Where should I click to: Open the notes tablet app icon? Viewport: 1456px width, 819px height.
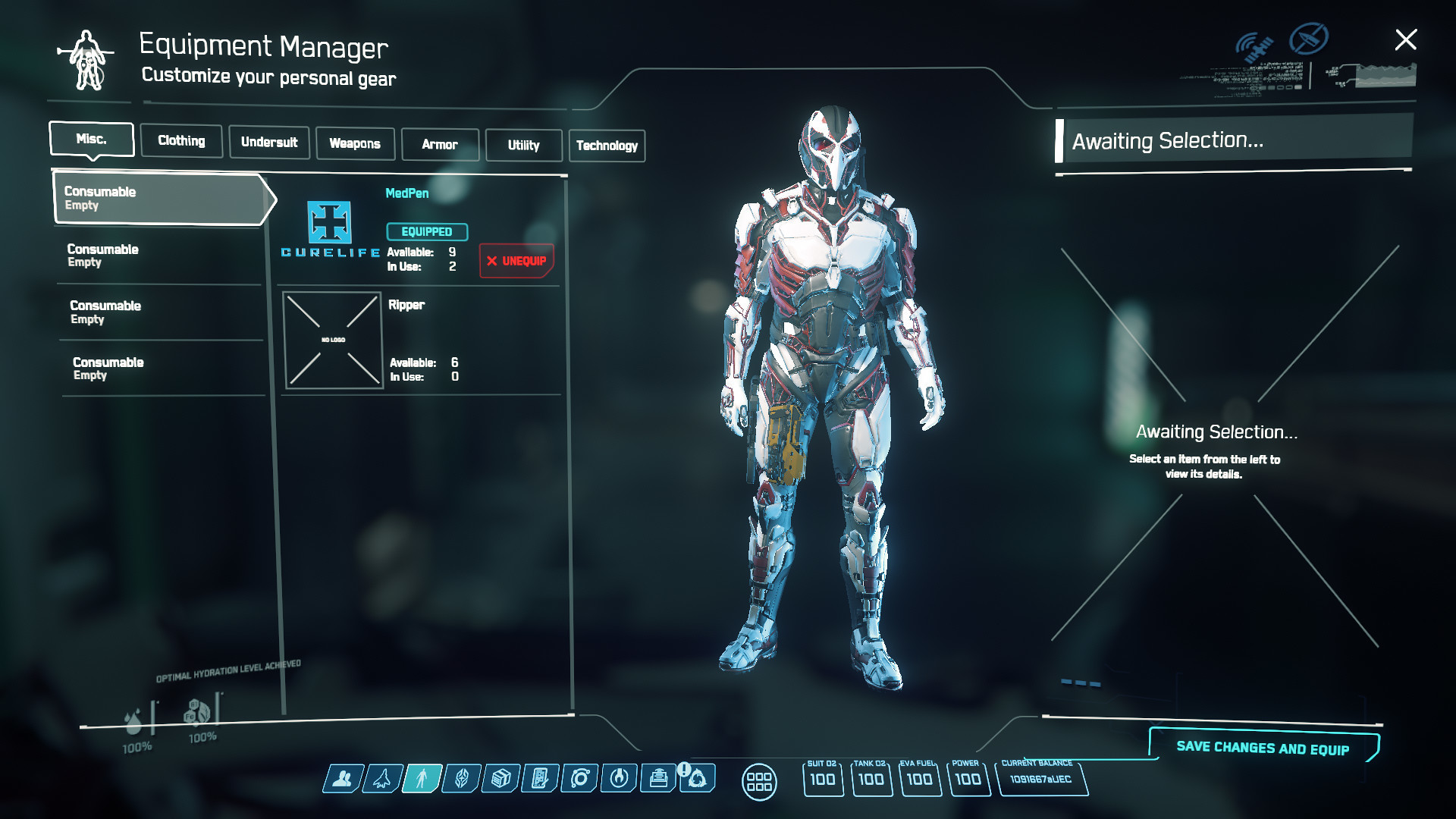pyautogui.click(x=540, y=779)
